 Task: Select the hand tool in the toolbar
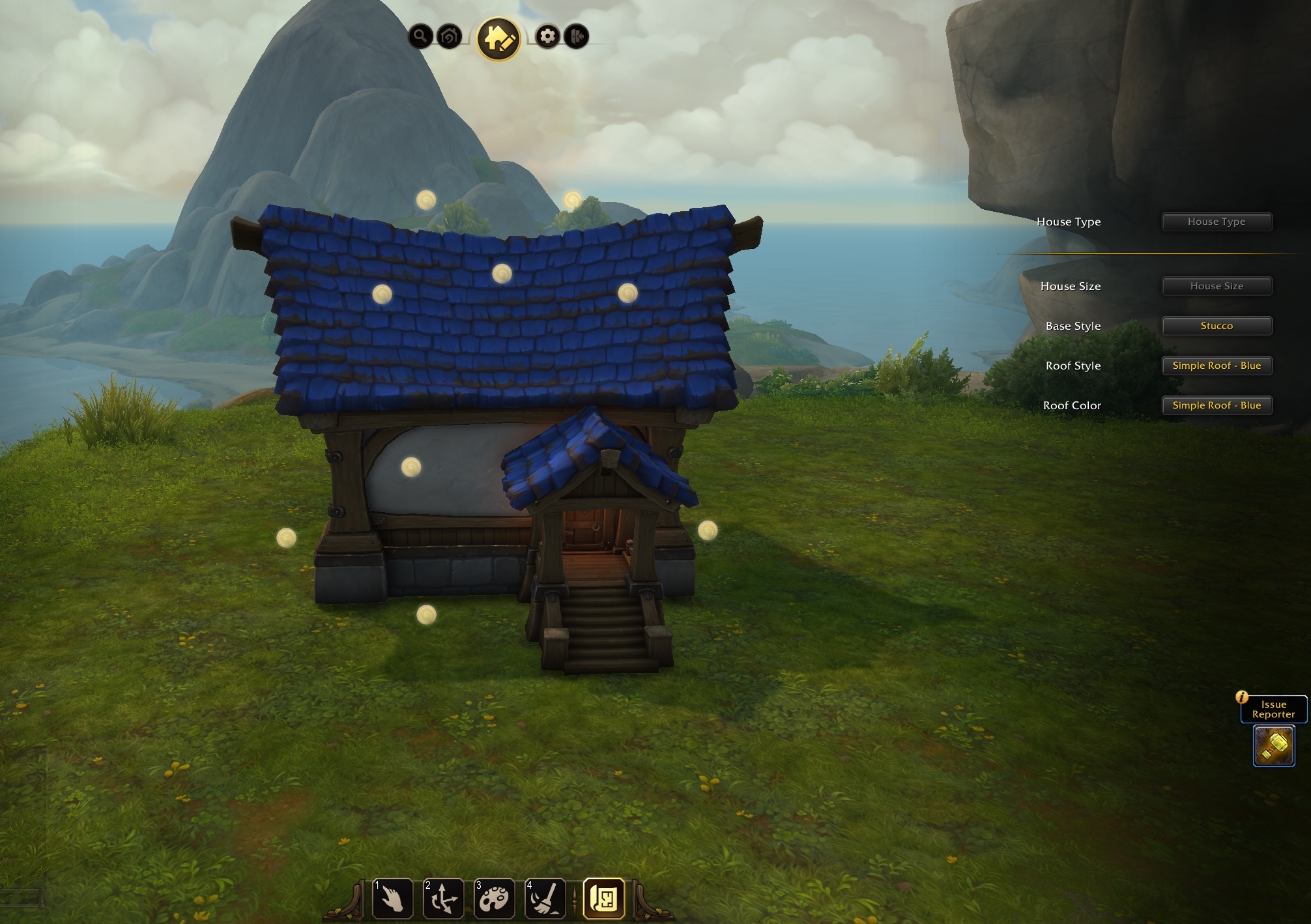click(x=392, y=899)
